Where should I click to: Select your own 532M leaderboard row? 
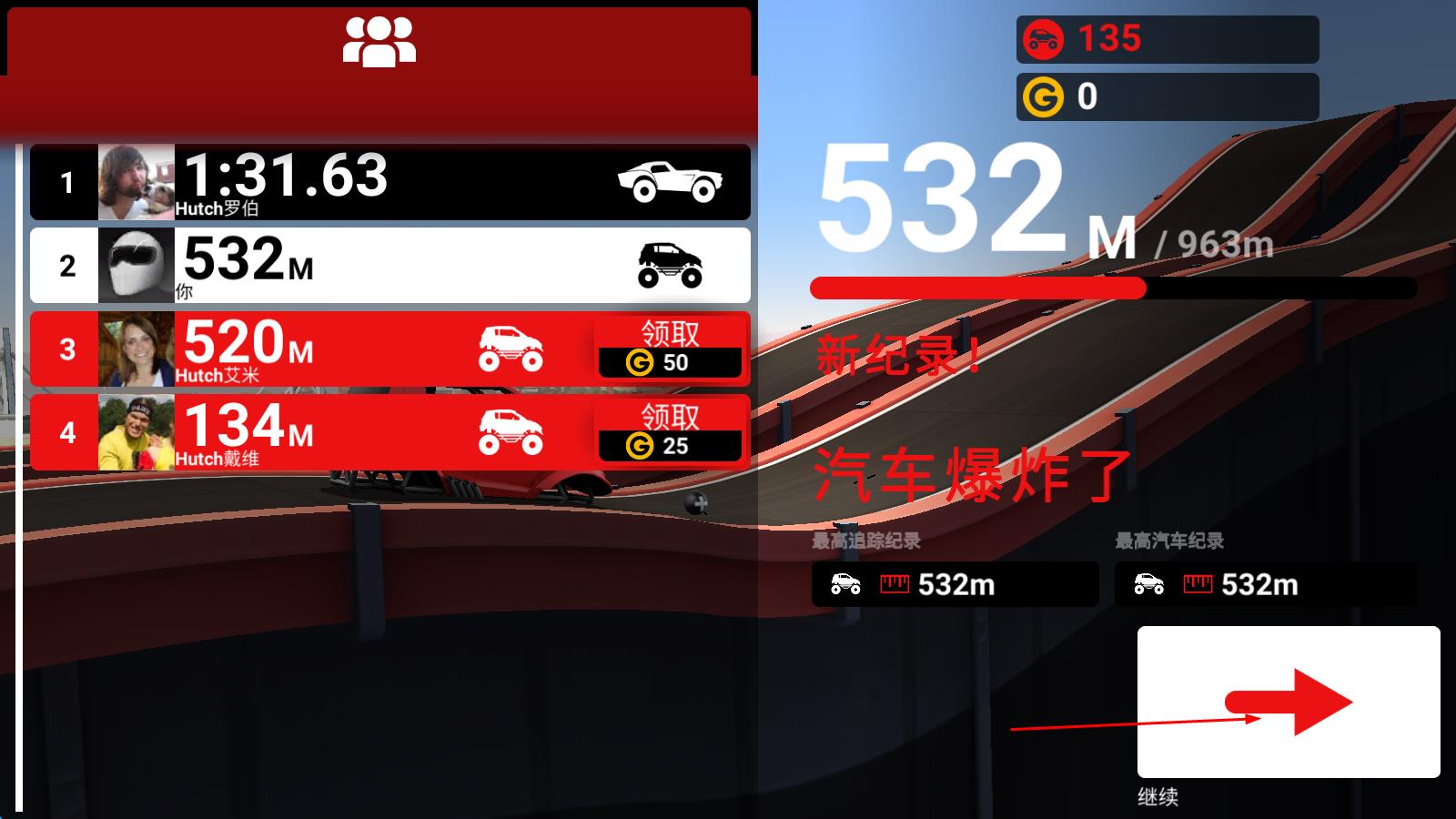(389, 265)
